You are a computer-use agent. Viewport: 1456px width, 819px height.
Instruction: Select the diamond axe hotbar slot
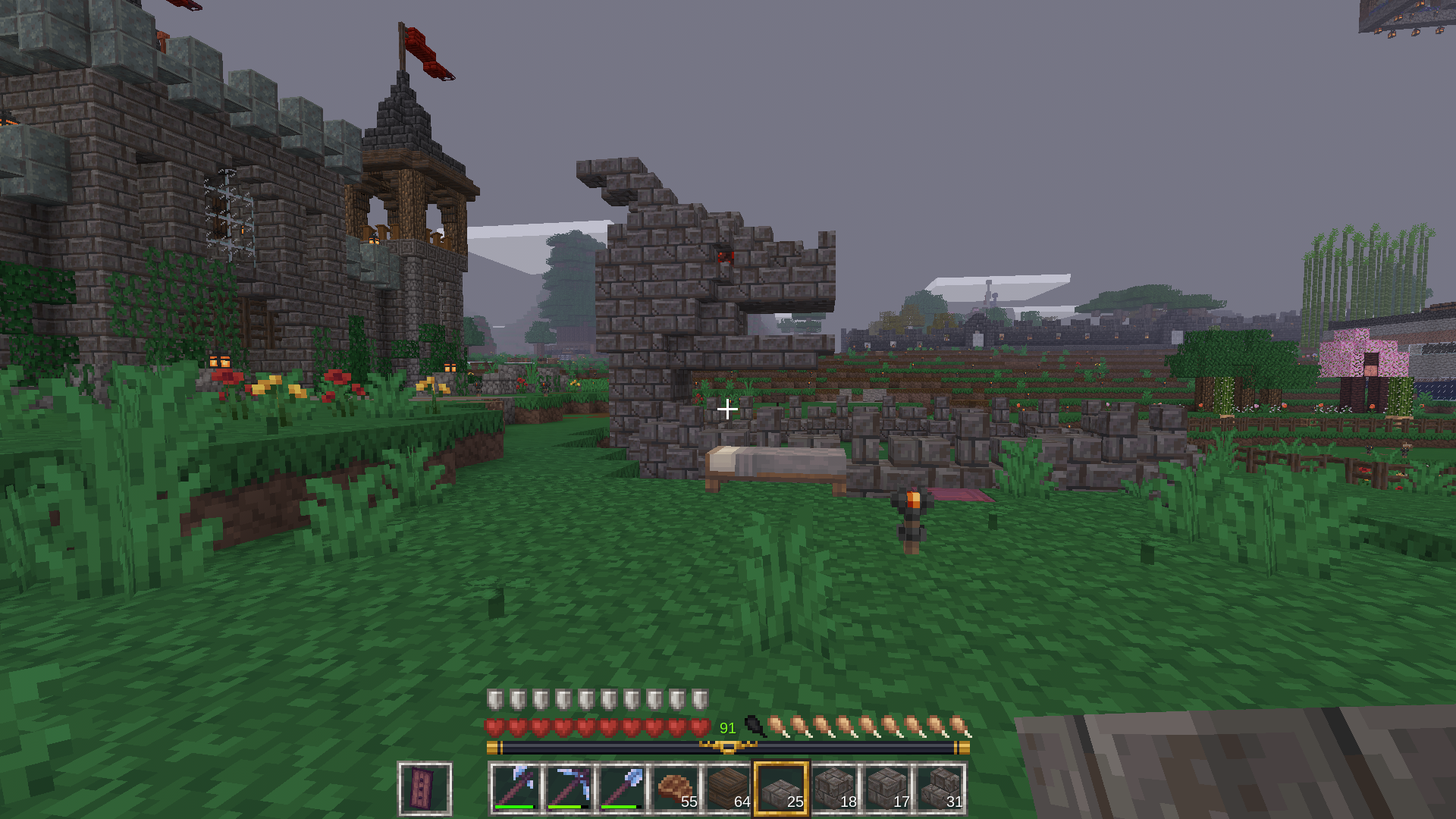[516, 789]
